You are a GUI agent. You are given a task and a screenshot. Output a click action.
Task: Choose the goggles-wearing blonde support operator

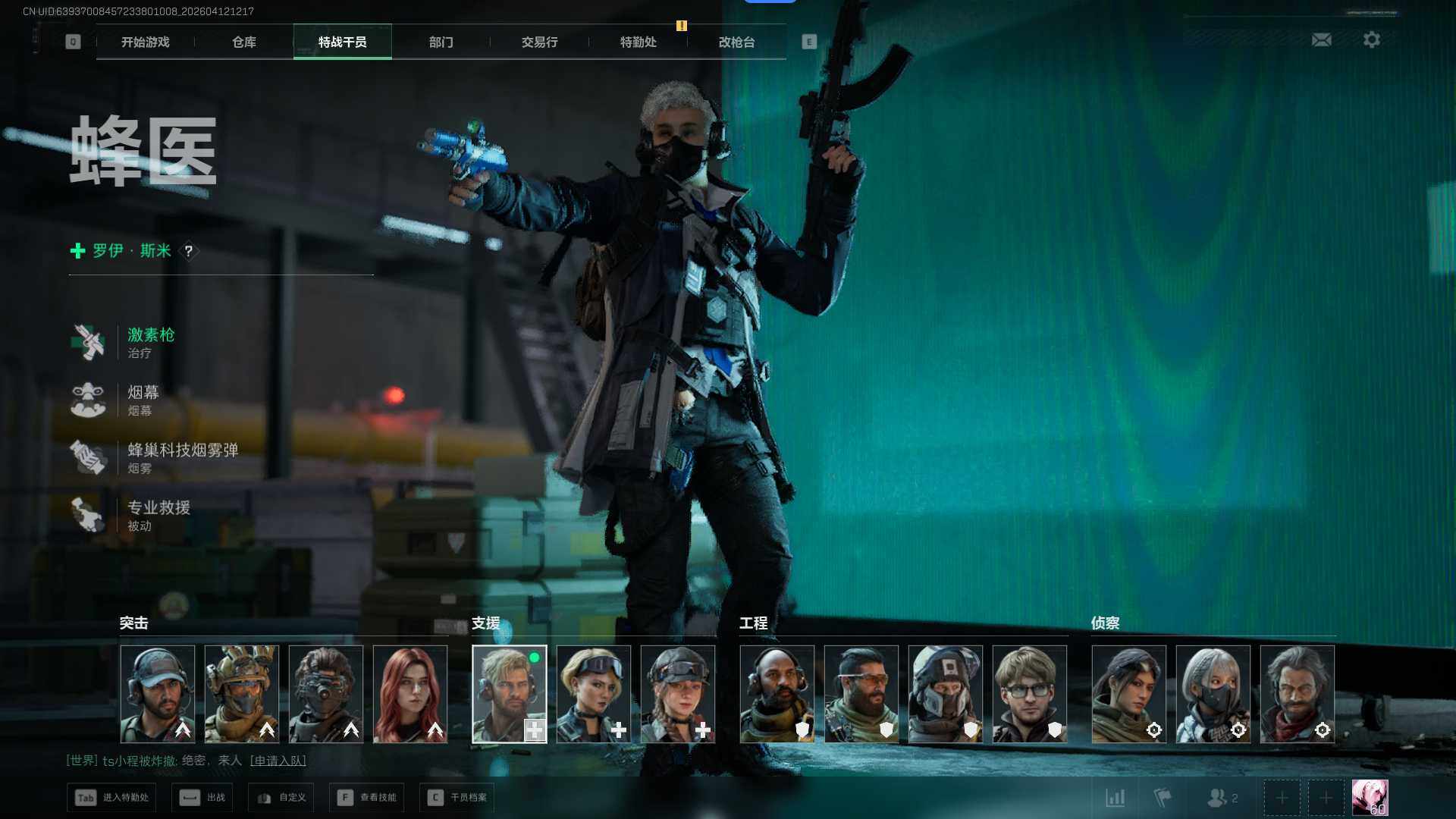[594, 694]
